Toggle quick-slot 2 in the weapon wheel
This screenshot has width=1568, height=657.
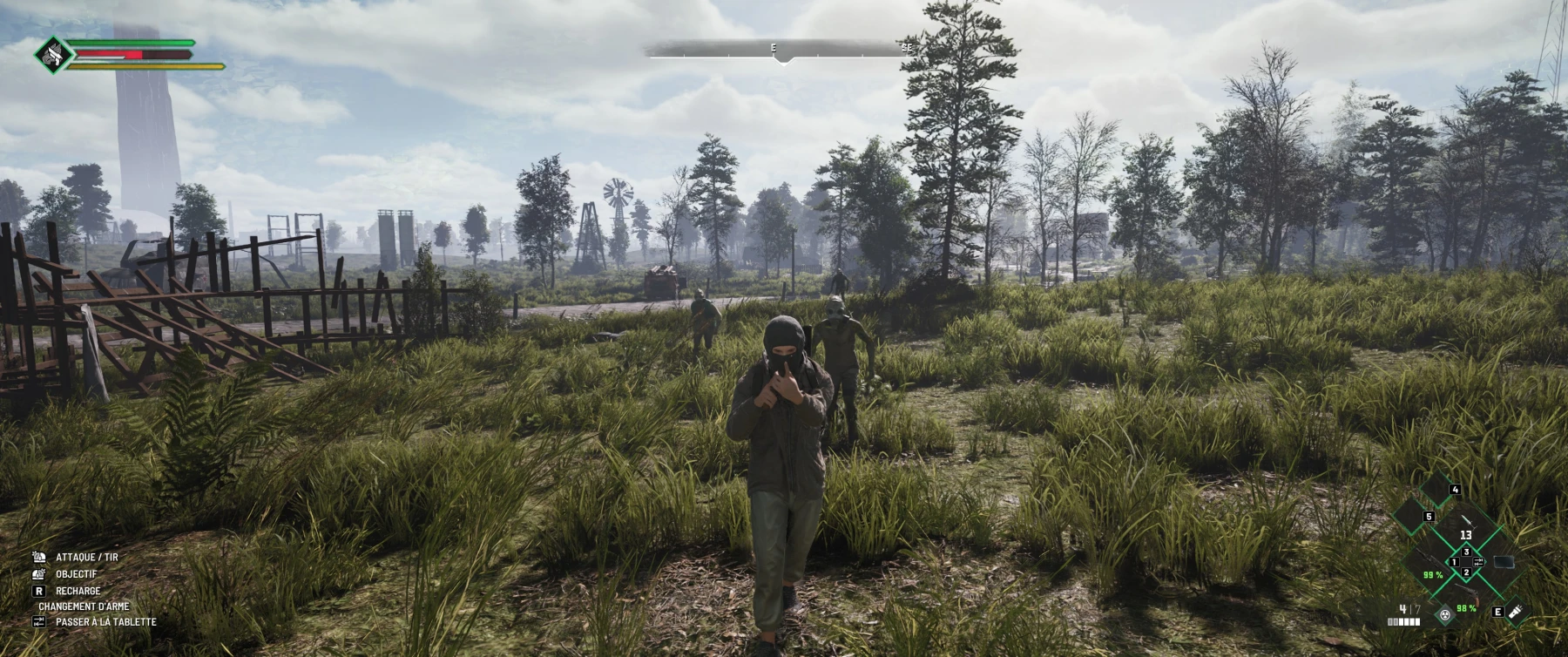click(1467, 573)
